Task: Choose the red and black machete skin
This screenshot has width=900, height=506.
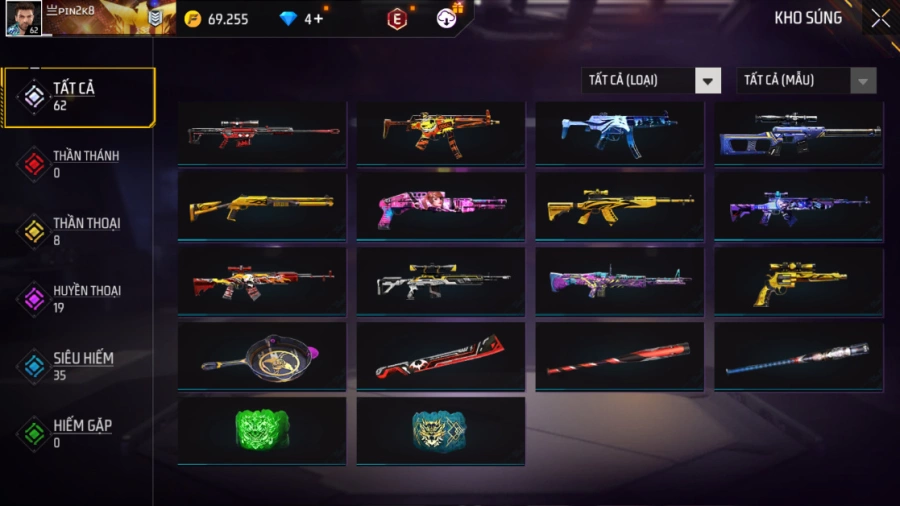Action: [x=440, y=357]
